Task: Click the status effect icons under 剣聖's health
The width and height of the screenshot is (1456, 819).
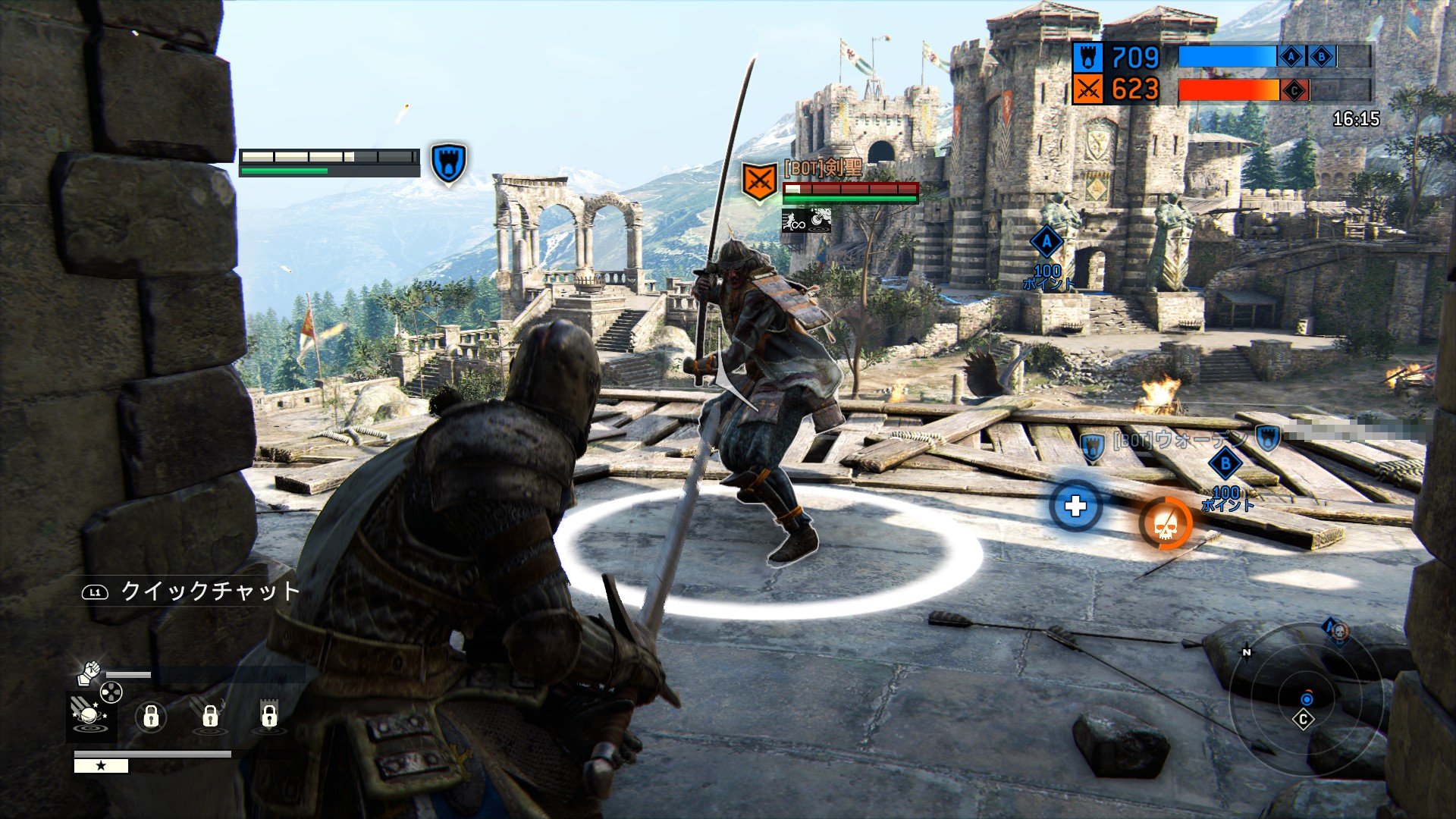Action: pos(807,221)
